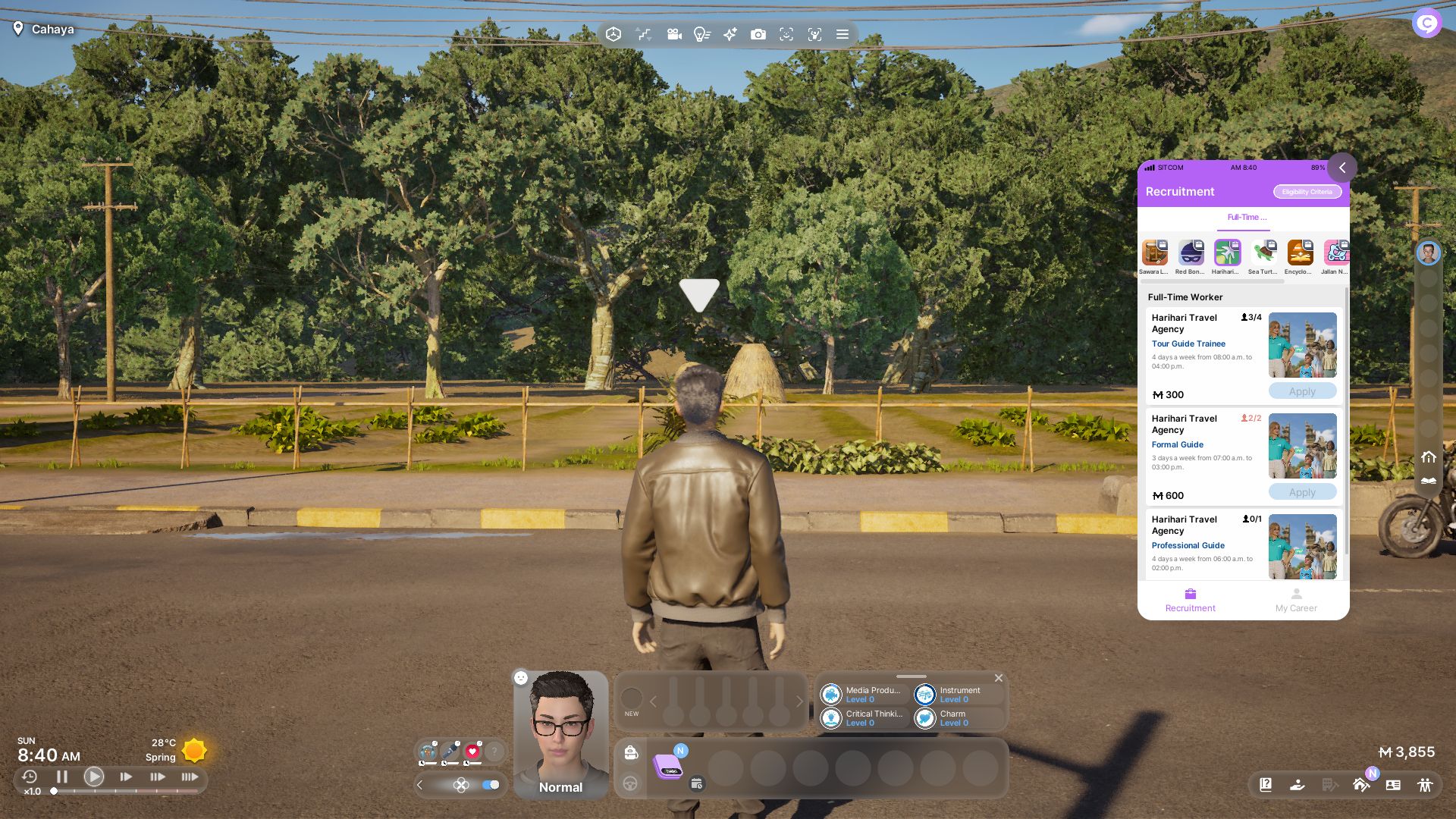Image resolution: width=1456 pixels, height=819 pixels.
Task: Open the backpack inventory
Action: (631, 752)
